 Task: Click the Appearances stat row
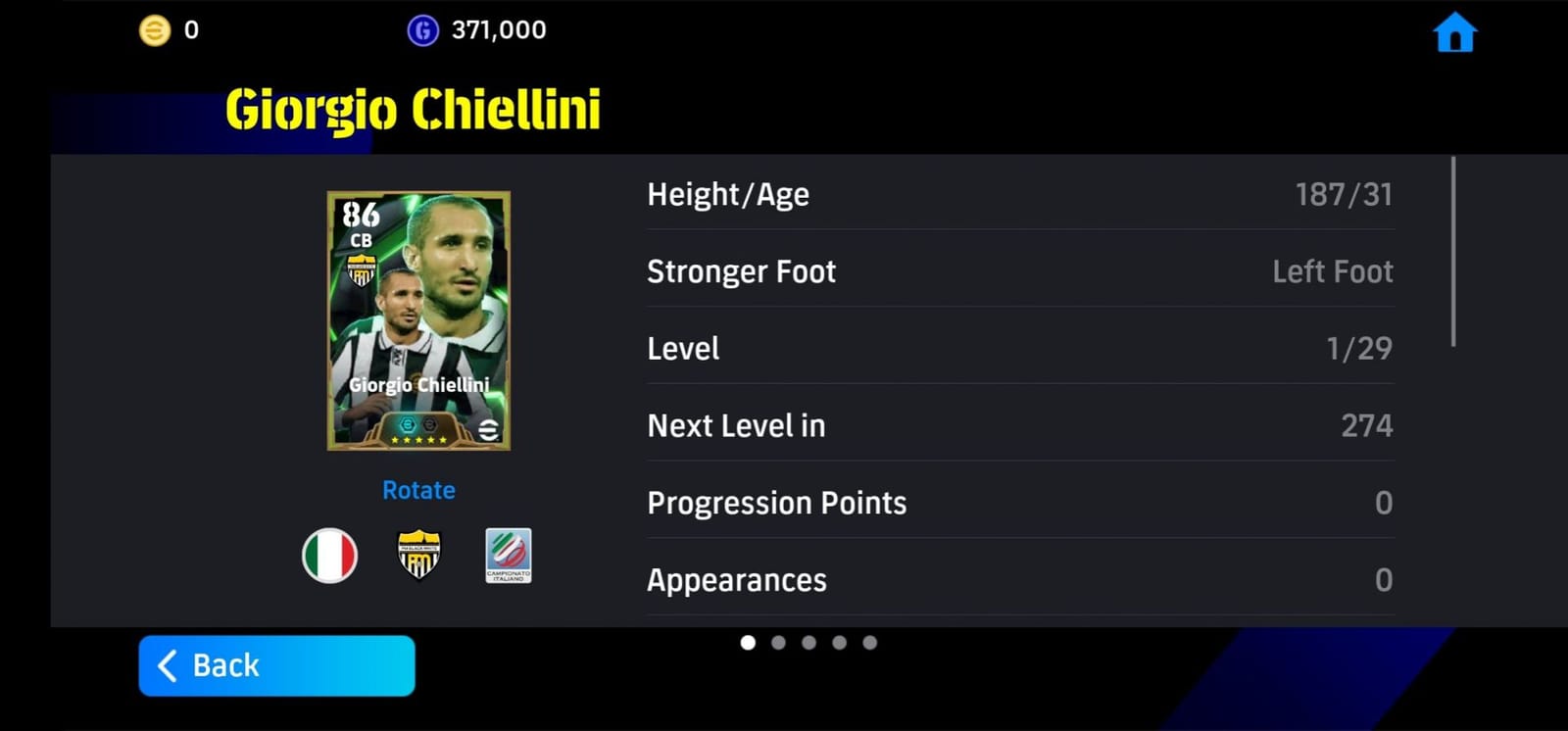[1019, 580]
